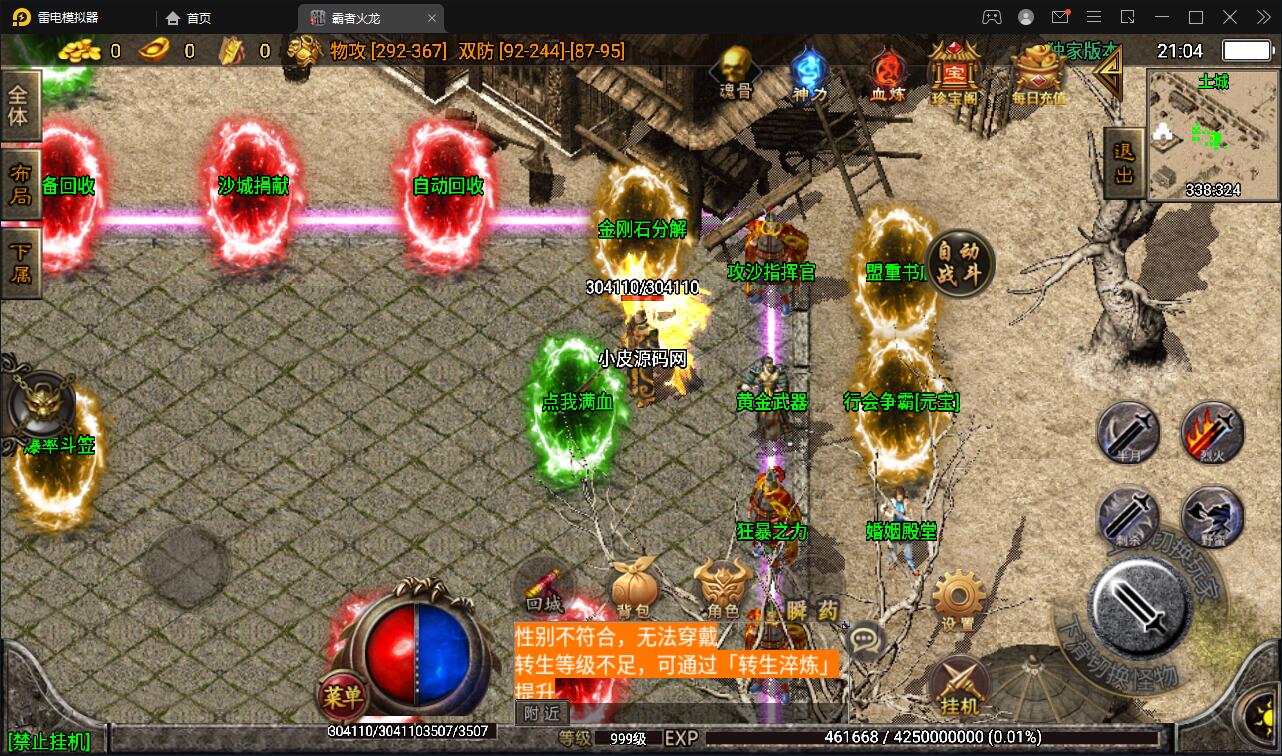This screenshot has height=756, width=1282.
Task: Open the 附近 chat channel selector
Action: click(543, 714)
